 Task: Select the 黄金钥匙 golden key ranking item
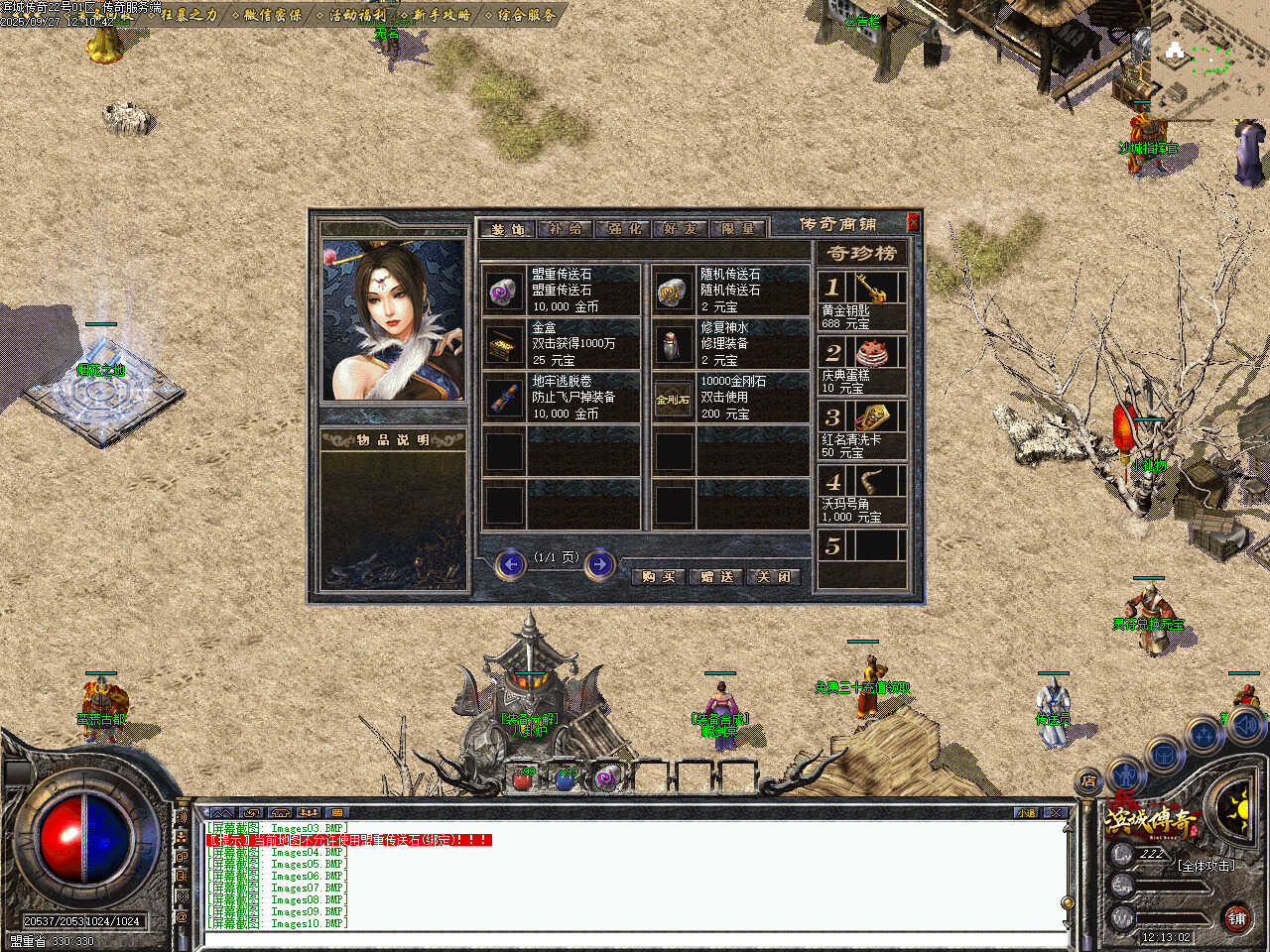click(x=861, y=300)
